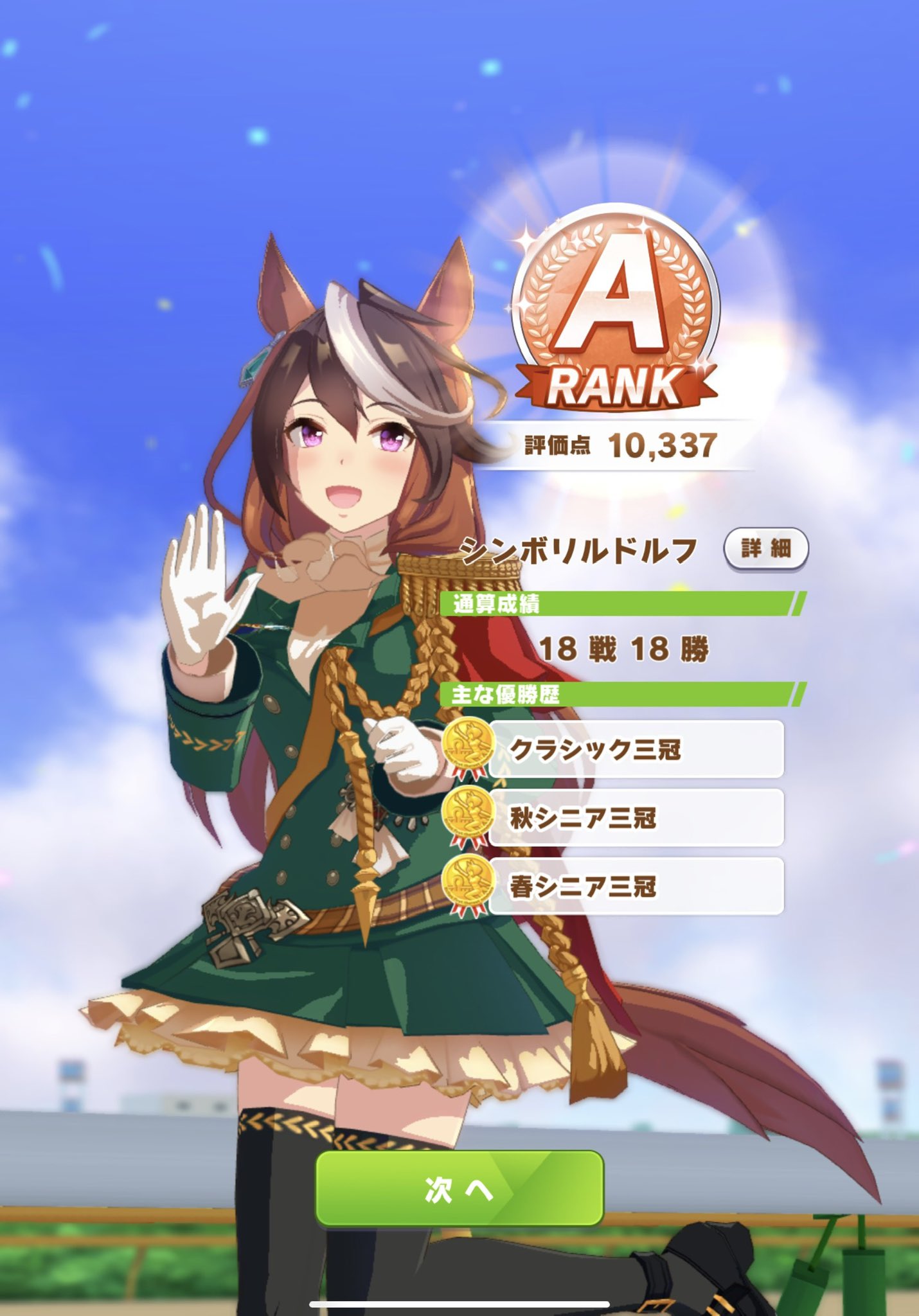The width and height of the screenshot is (919, 1316).
Task: Tap the home indicator bar at screen bottom
Action: coord(459,1304)
